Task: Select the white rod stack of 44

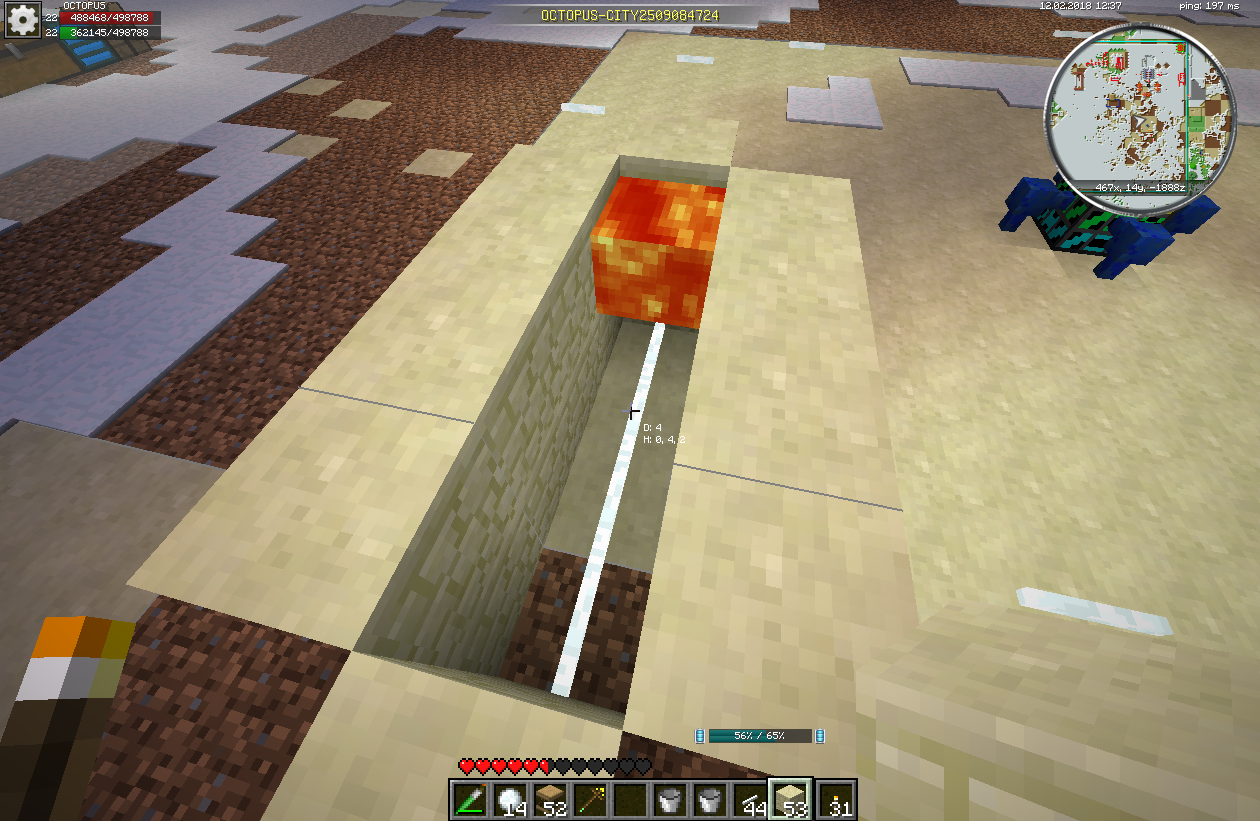Action: pyautogui.click(x=750, y=800)
